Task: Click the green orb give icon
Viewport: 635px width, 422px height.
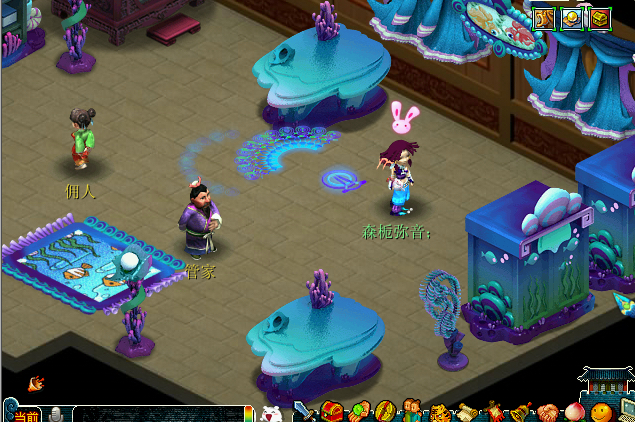Action: coord(359,411)
